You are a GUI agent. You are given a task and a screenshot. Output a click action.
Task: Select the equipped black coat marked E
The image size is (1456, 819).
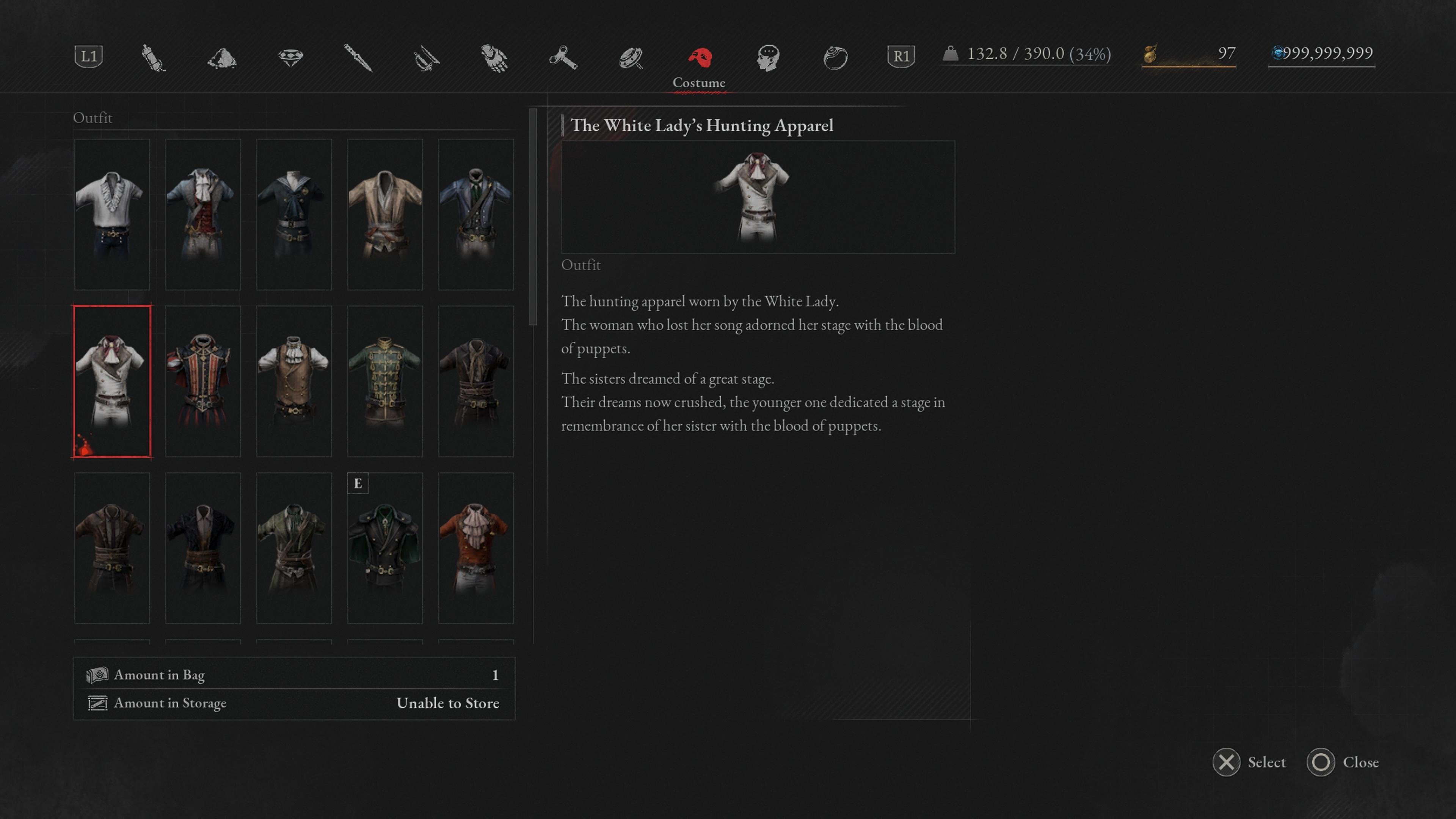(x=385, y=548)
